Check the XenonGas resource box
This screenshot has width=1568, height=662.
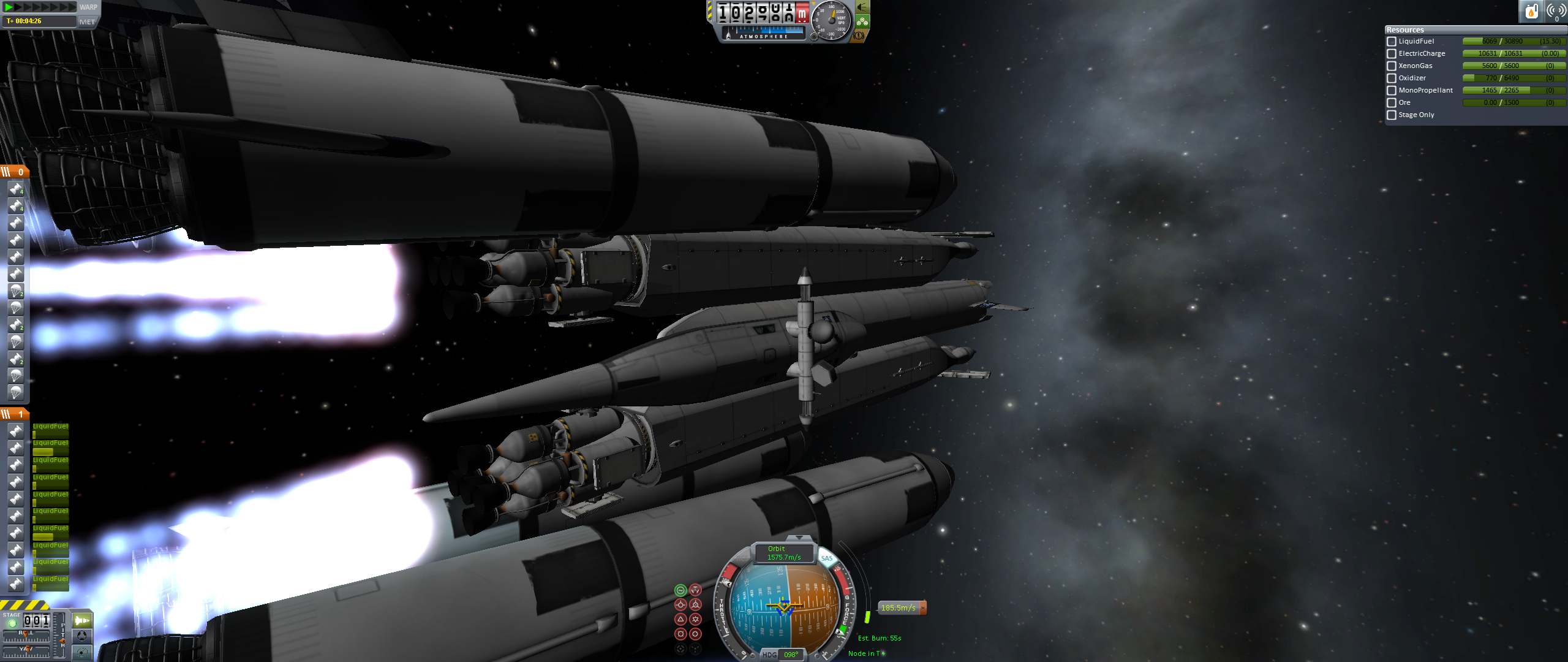(1392, 66)
